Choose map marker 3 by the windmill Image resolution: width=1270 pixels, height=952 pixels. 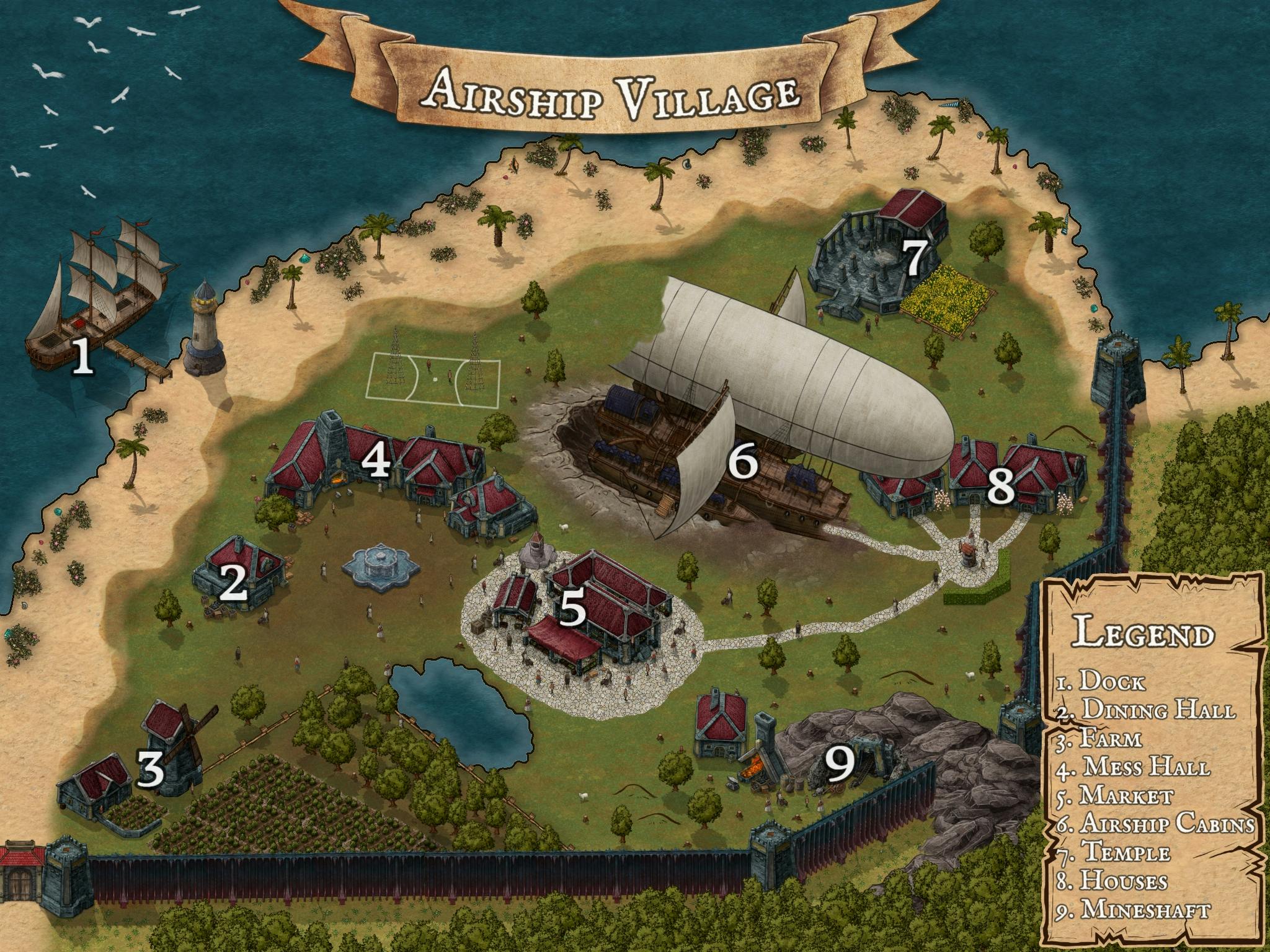pyautogui.click(x=151, y=769)
